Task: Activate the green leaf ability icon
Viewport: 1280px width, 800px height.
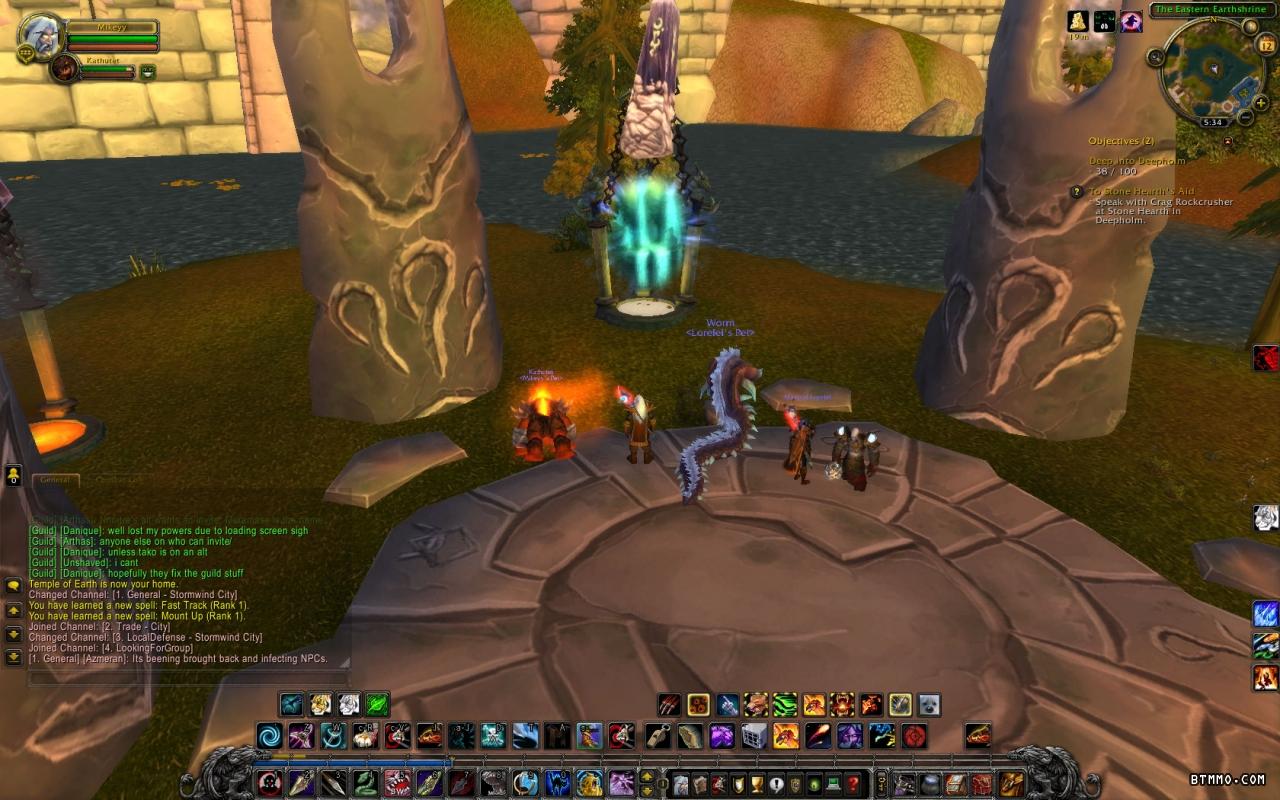Action: pos(377,704)
